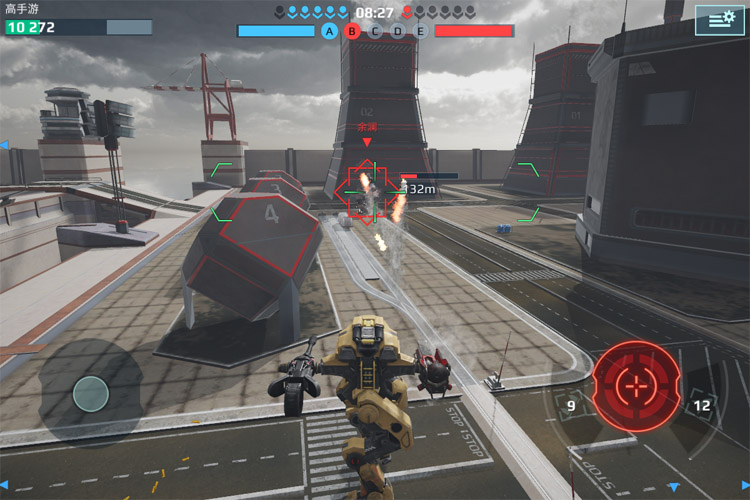This screenshot has width=750, height=500.
Task: Fire the weapon with 9 ammo
Action: click(571, 406)
